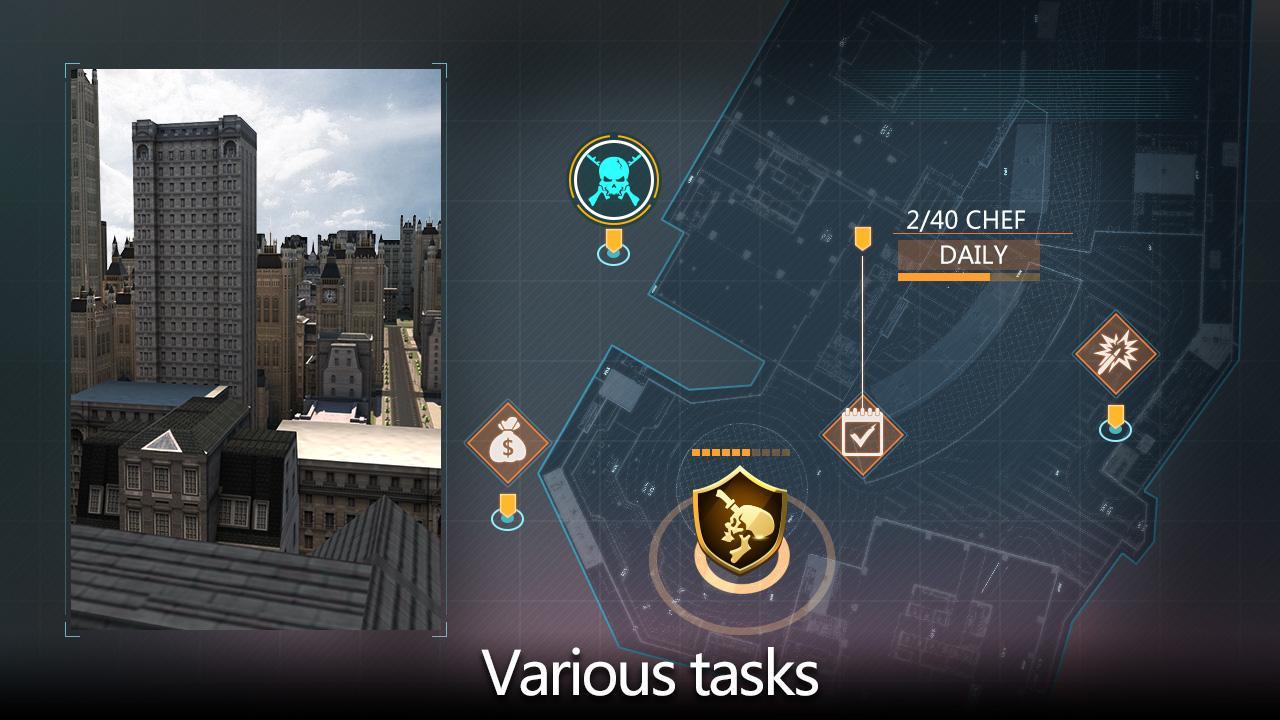Click the cyan base under the money bag marker
Screen dimensions: 1280x720
(x=507, y=521)
